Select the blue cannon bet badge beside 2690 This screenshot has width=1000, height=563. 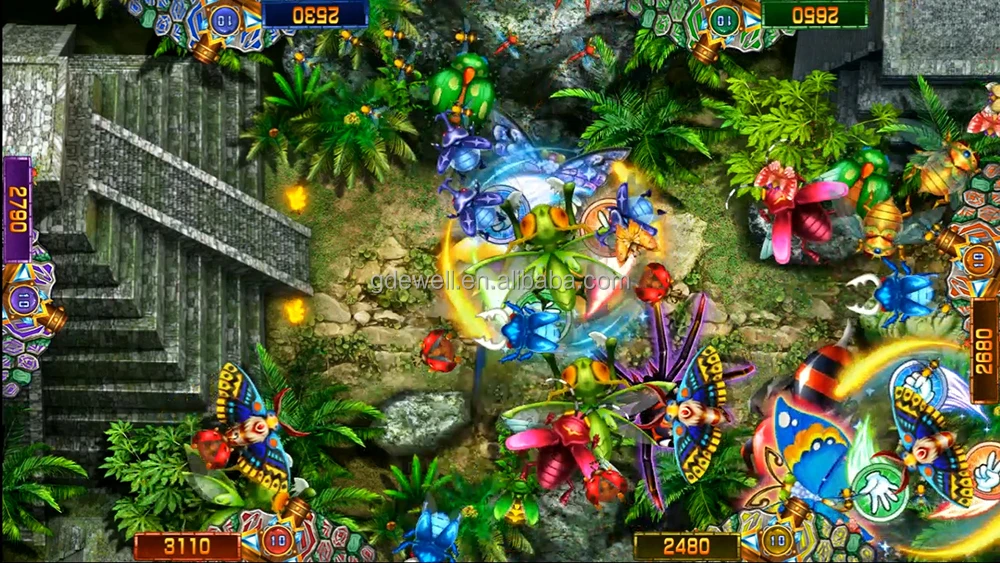(x=226, y=17)
